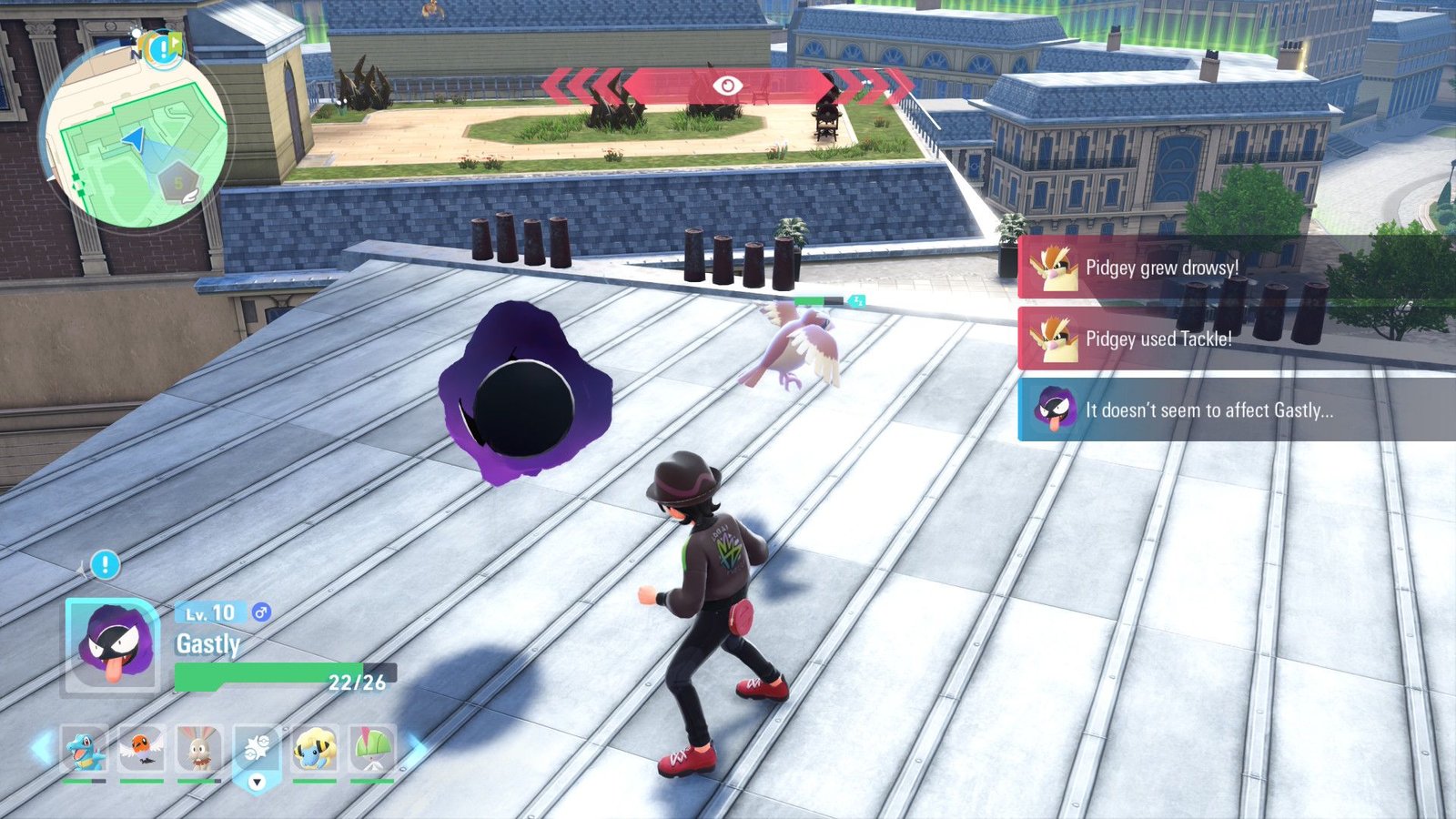
Task: Click the red eye detection indicator
Action: point(727,86)
